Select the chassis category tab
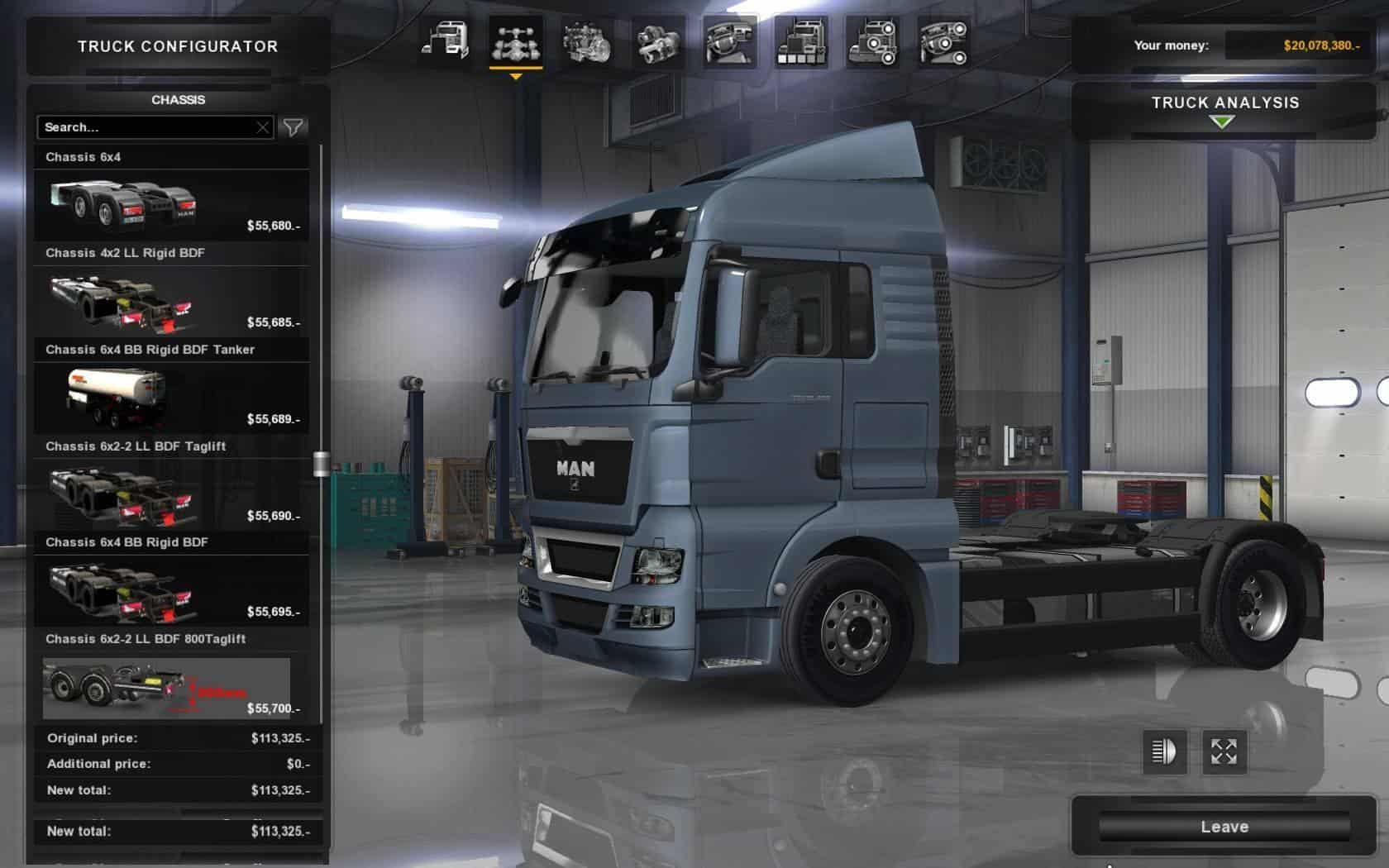The image size is (1389, 868). (516, 42)
